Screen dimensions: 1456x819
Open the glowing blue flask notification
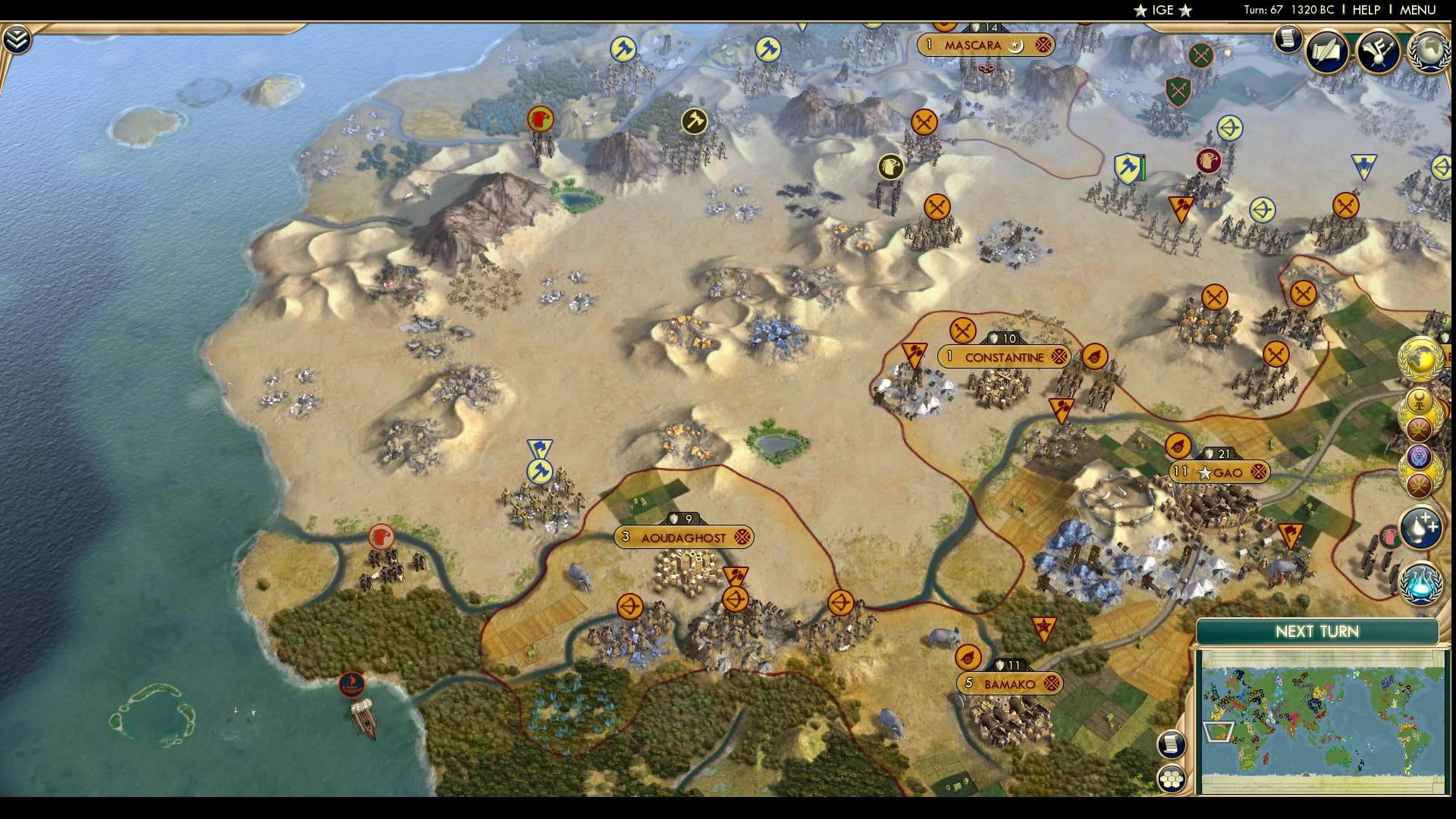[1420, 584]
